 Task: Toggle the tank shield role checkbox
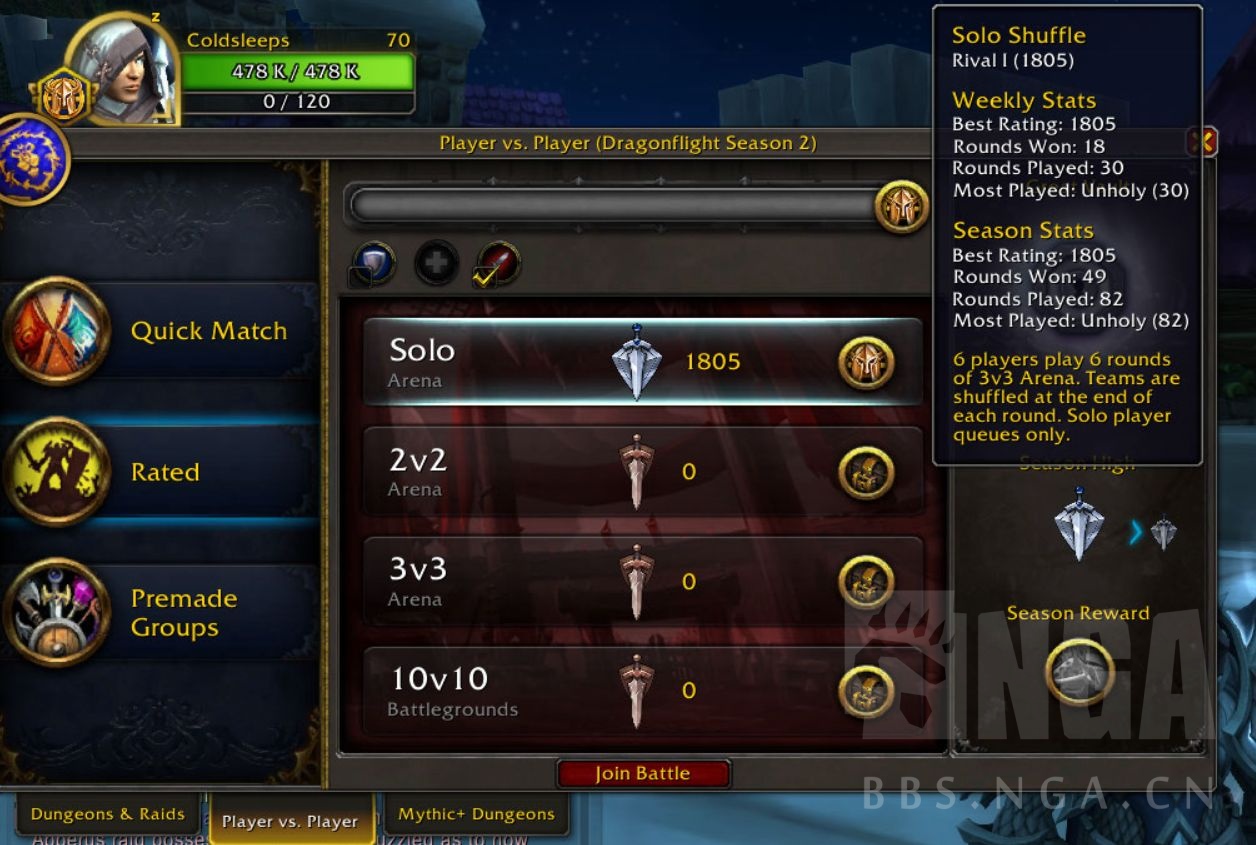(360, 277)
